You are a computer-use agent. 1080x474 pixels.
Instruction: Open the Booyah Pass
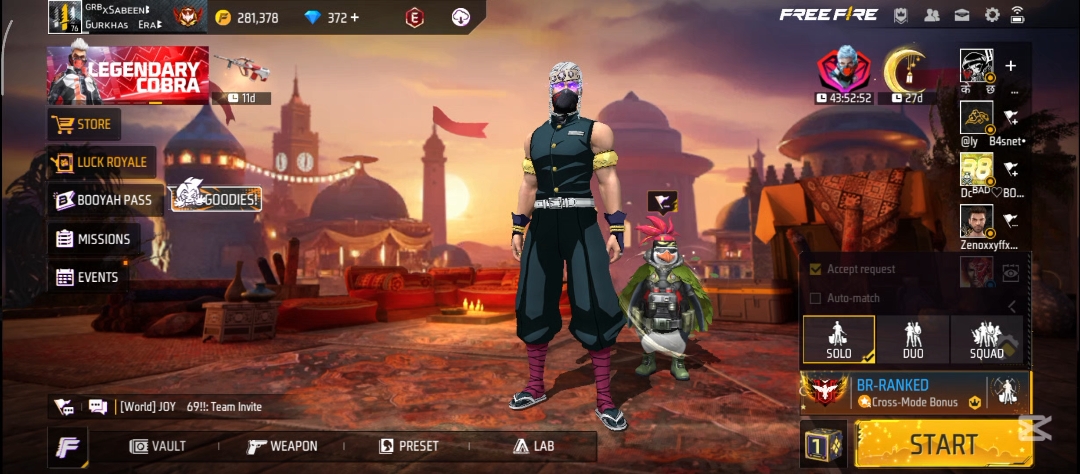[x=103, y=200]
